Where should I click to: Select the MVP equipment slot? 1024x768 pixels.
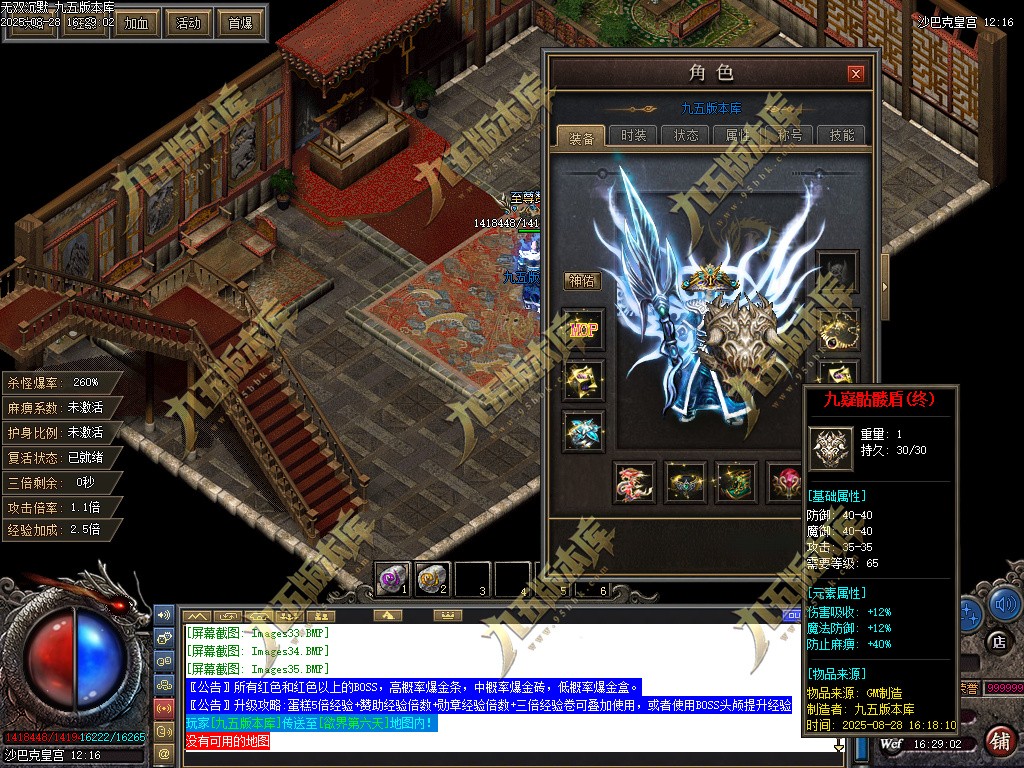click(x=583, y=330)
